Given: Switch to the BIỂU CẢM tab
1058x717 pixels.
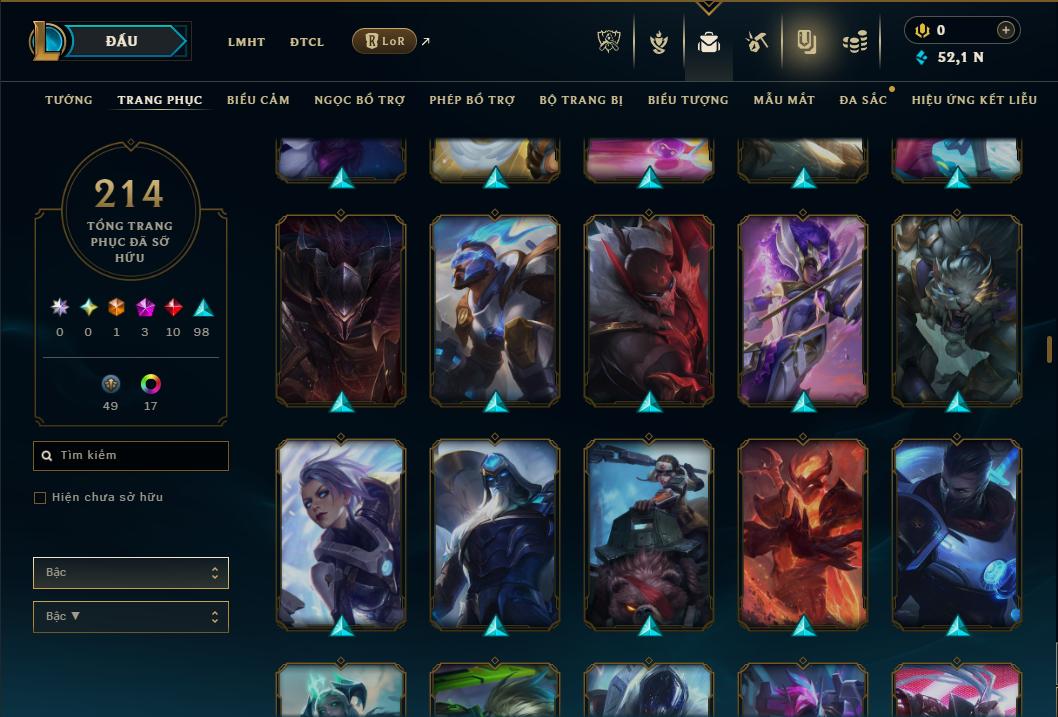Looking at the screenshot, I should pos(258,100).
